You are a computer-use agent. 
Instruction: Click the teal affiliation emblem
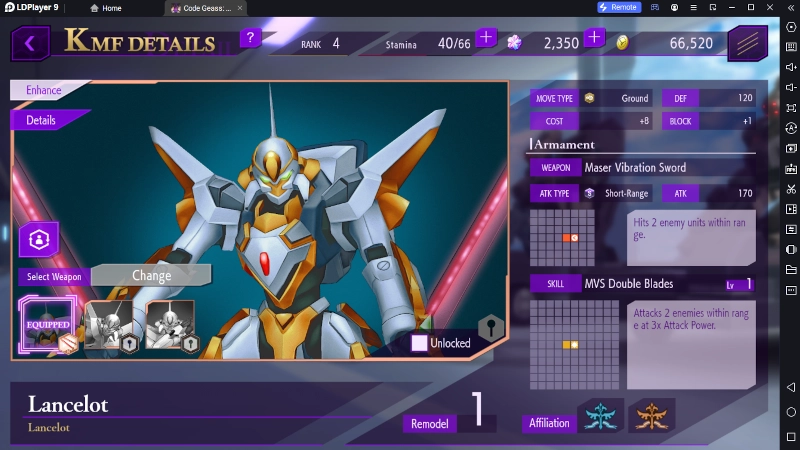click(601, 415)
